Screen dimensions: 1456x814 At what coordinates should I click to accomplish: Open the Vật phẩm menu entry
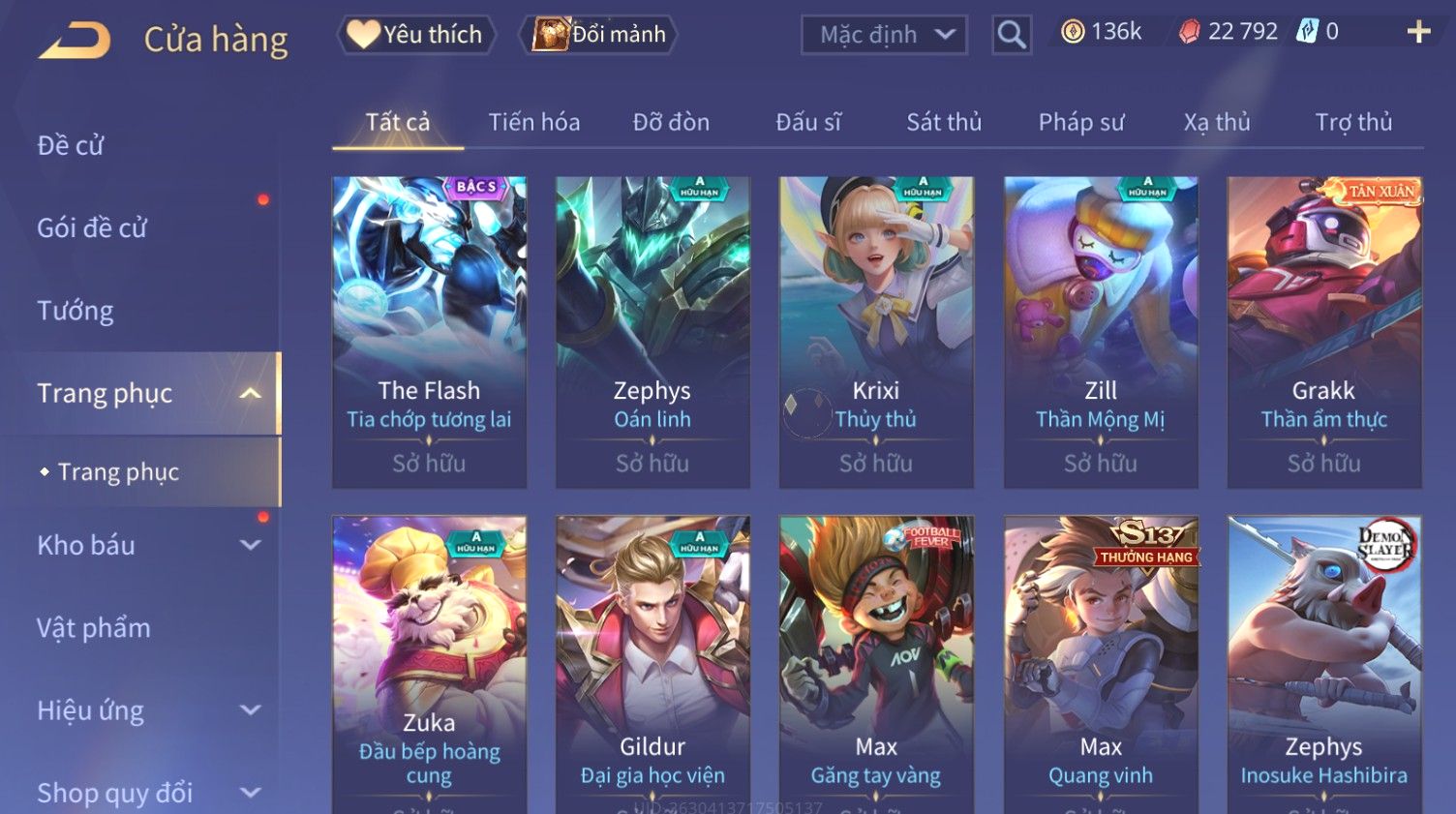[94, 628]
